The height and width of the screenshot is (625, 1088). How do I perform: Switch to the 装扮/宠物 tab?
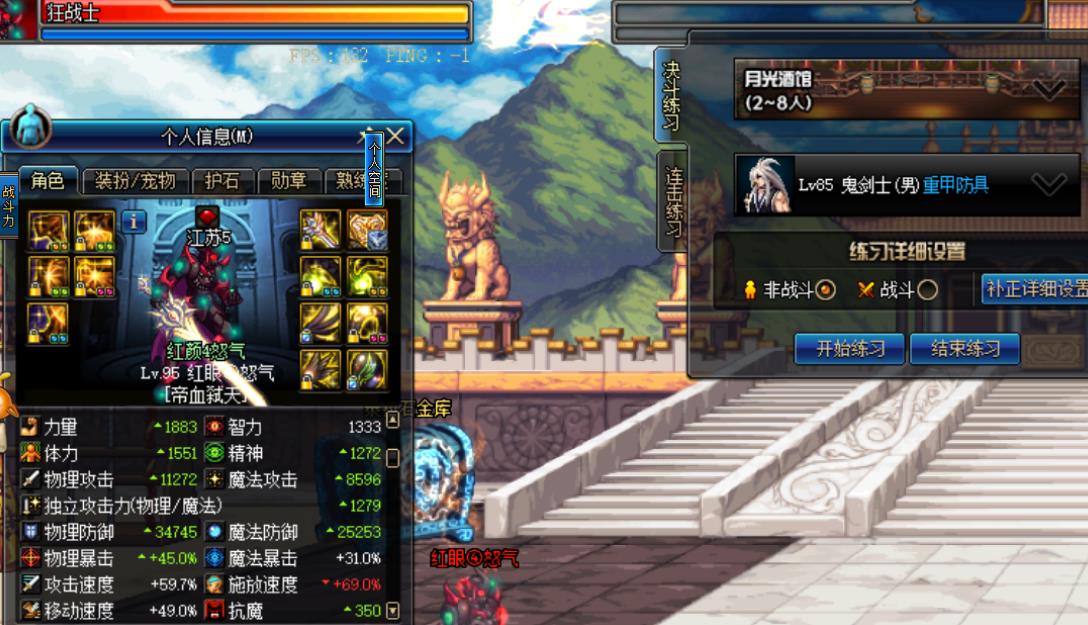135,181
